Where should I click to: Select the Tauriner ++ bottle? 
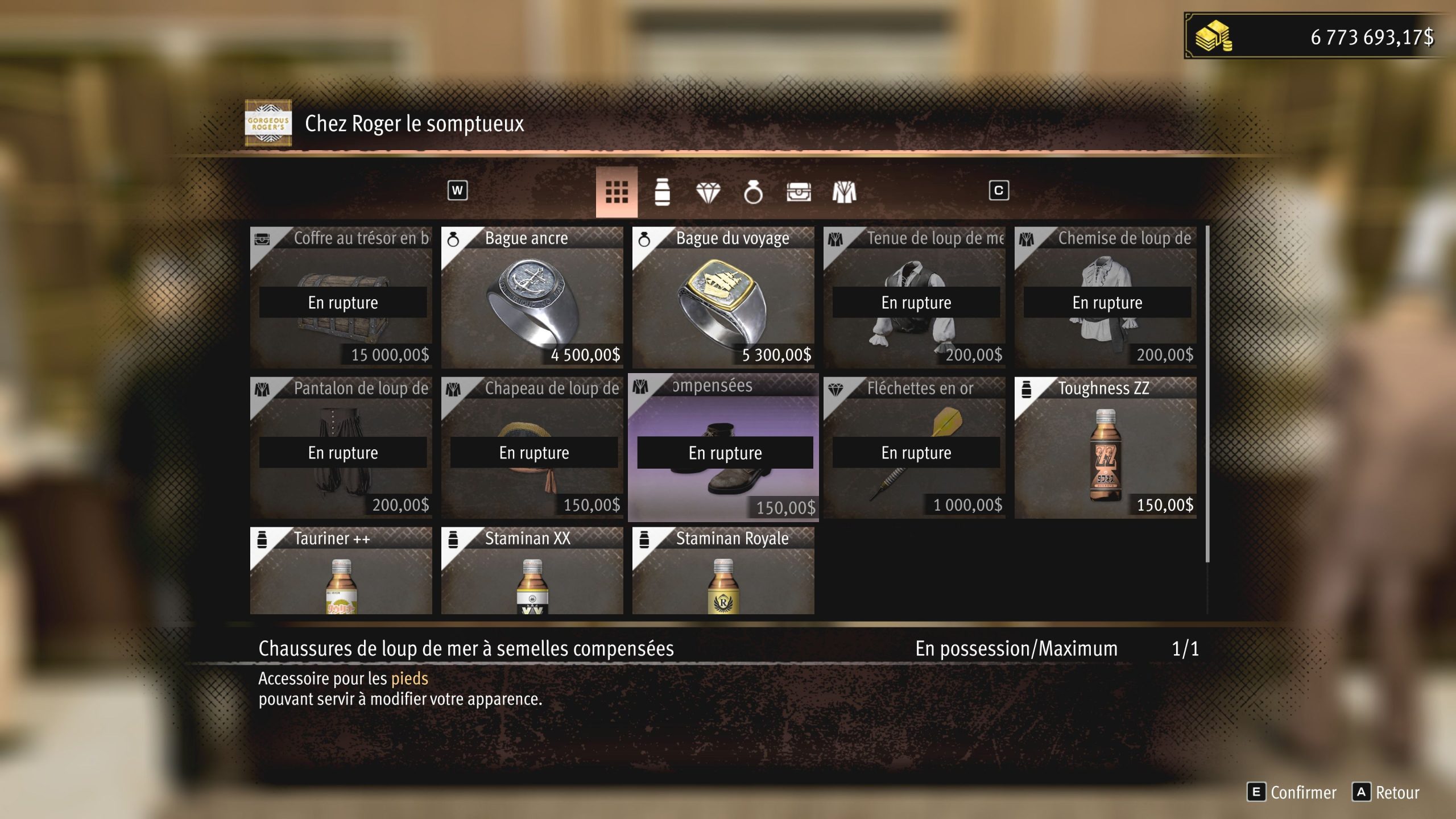[341, 570]
